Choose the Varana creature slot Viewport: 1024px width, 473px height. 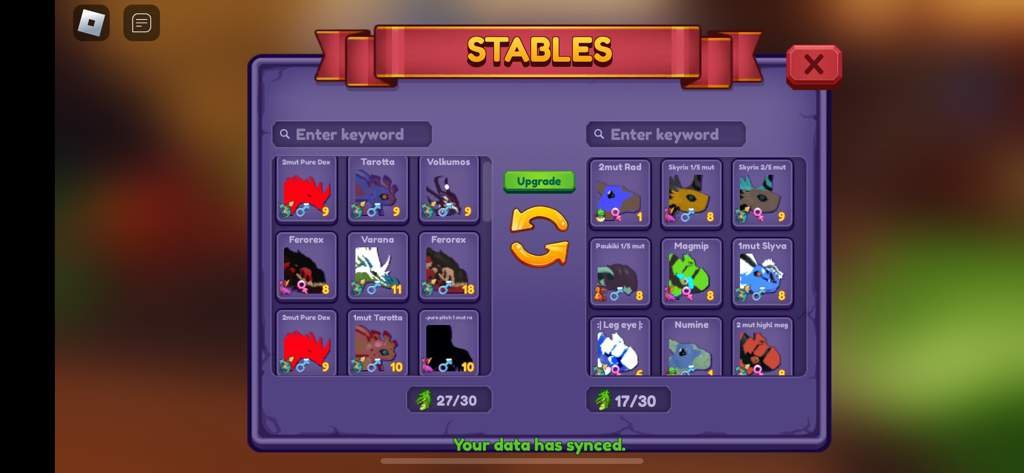tap(378, 266)
